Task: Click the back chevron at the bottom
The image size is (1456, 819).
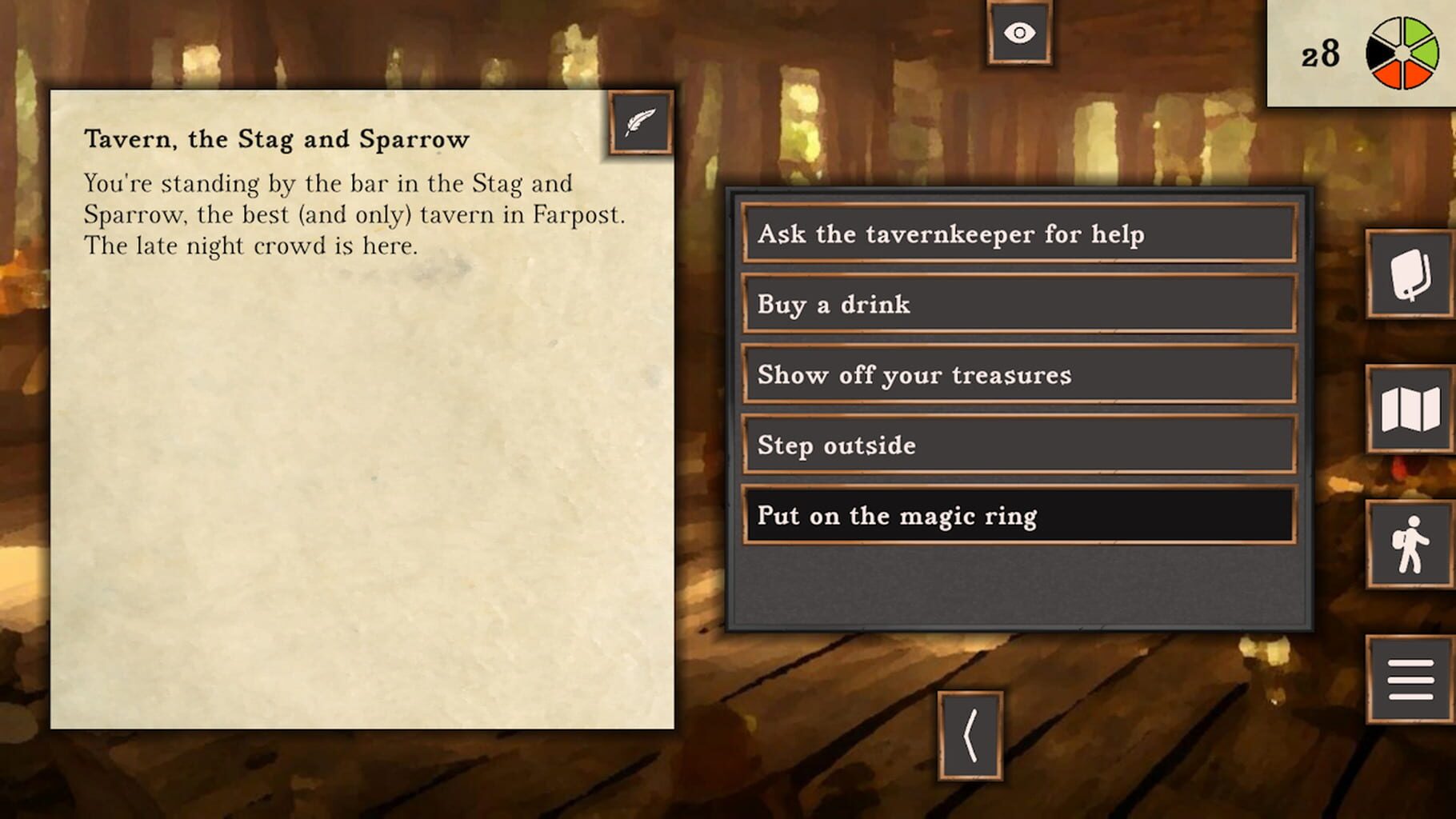Action: [x=972, y=736]
